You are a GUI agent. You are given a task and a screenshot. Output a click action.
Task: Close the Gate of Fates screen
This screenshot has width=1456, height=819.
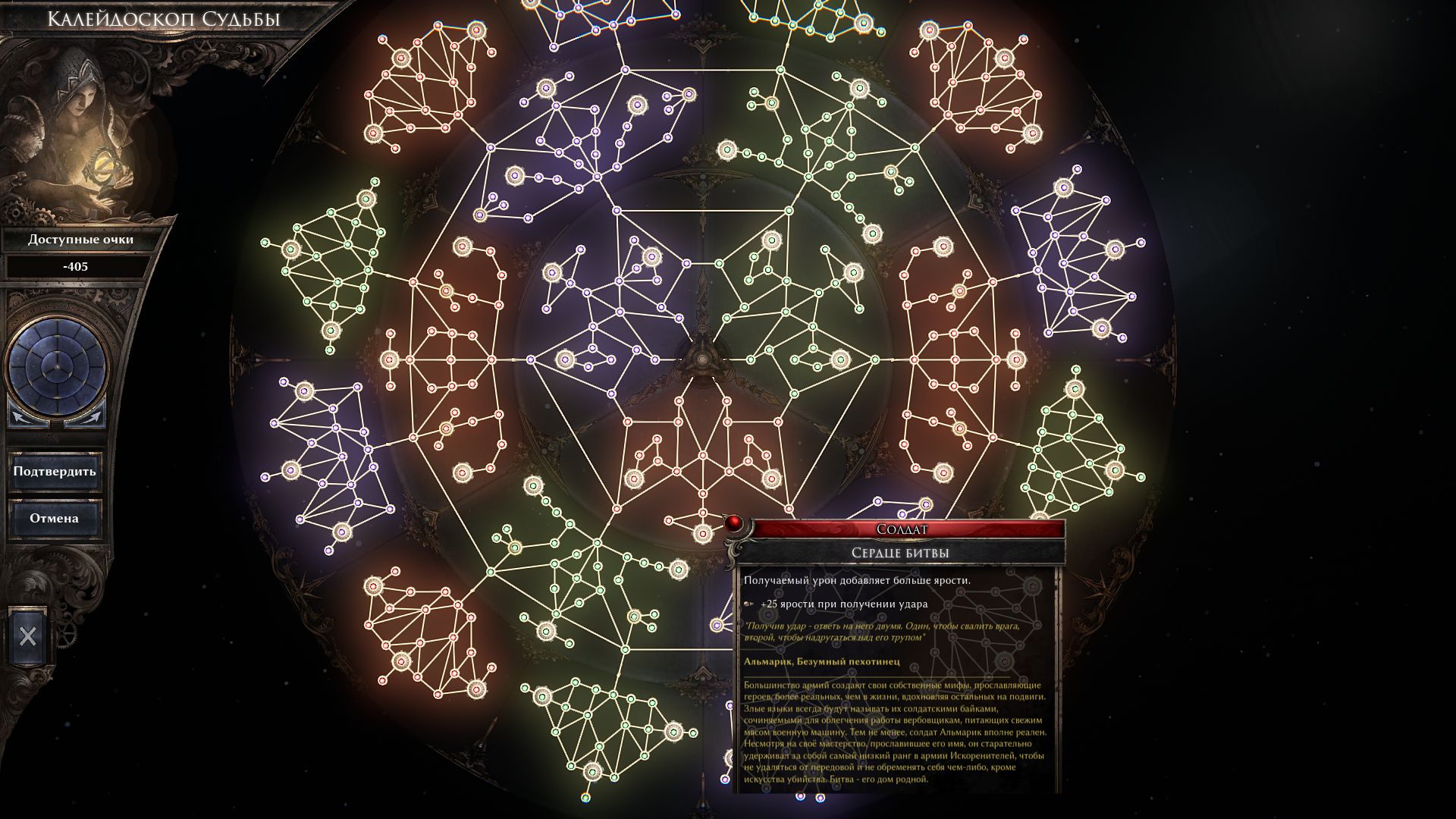(x=28, y=635)
